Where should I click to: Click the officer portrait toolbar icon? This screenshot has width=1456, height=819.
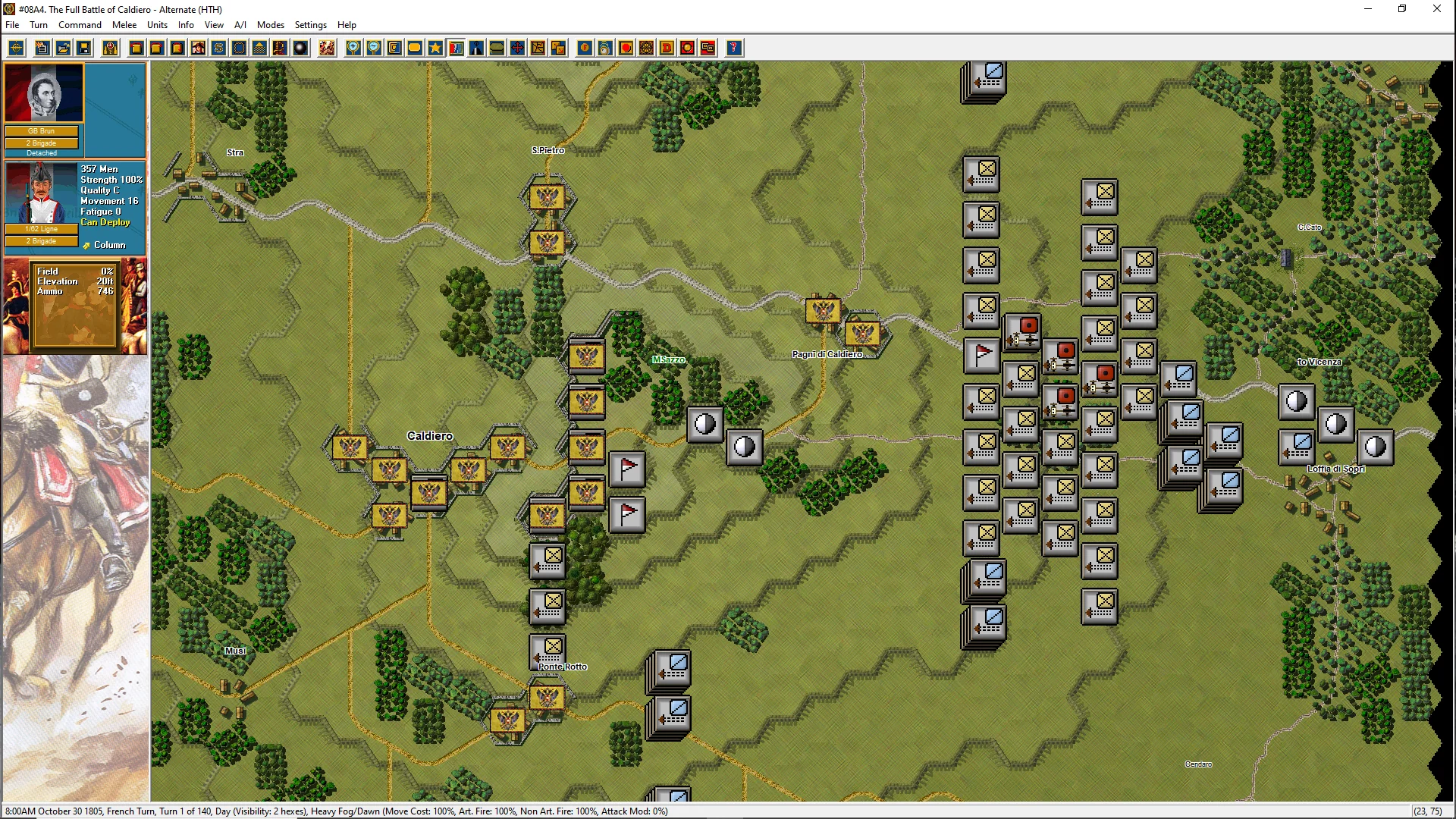click(198, 49)
